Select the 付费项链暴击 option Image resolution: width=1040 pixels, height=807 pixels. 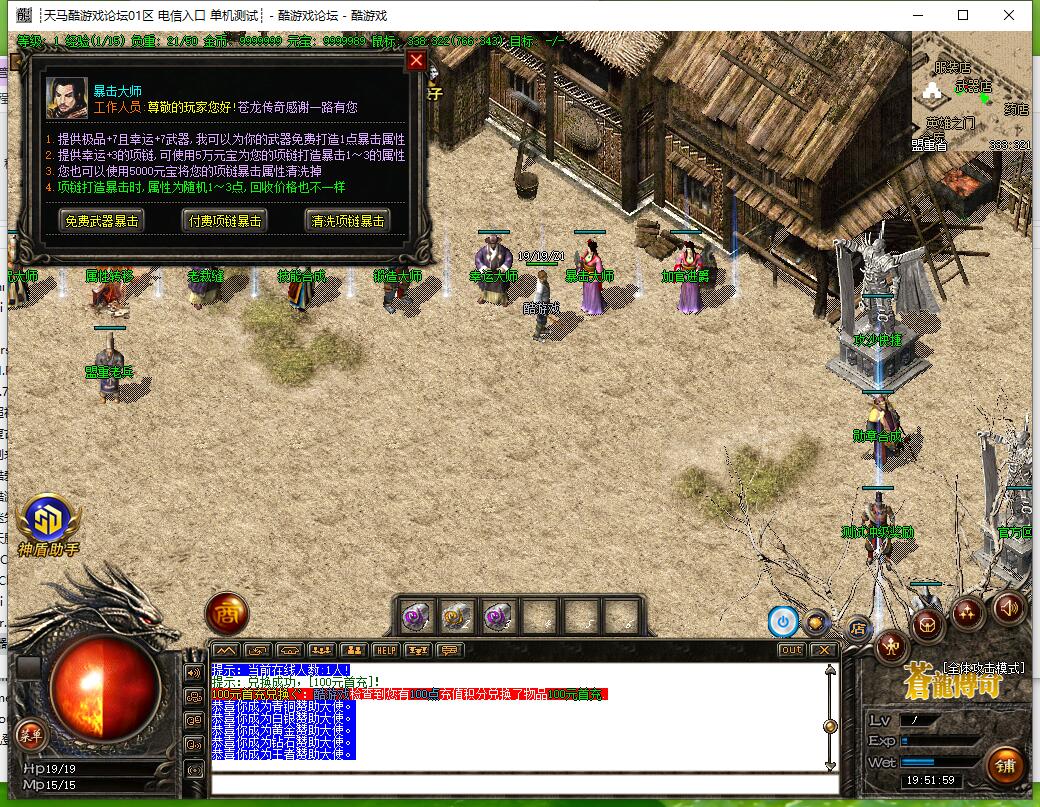[x=225, y=221]
